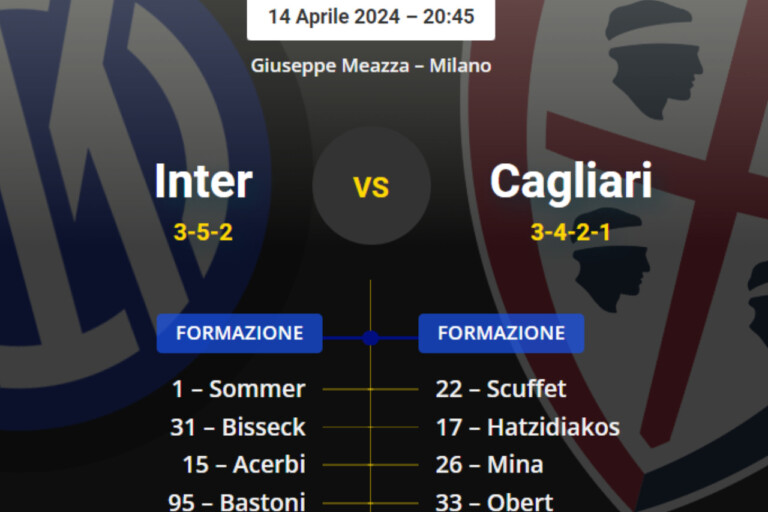This screenshot has height=512, width=768.
Task: Select the 17 – Hatzidiakos lineup row
Action: [x=527, y=427]
